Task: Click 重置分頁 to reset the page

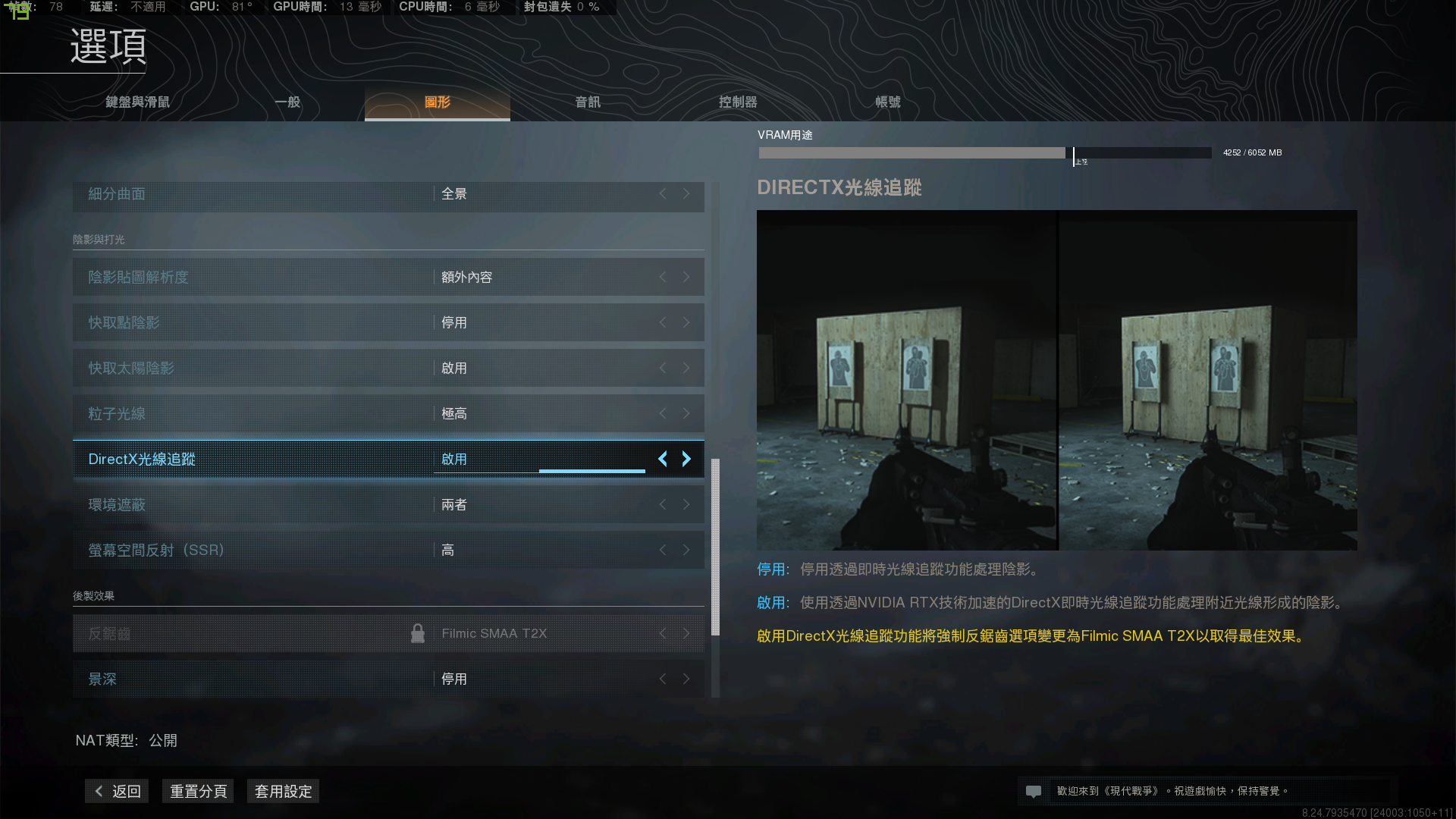Action: click(x=198, y=791)
